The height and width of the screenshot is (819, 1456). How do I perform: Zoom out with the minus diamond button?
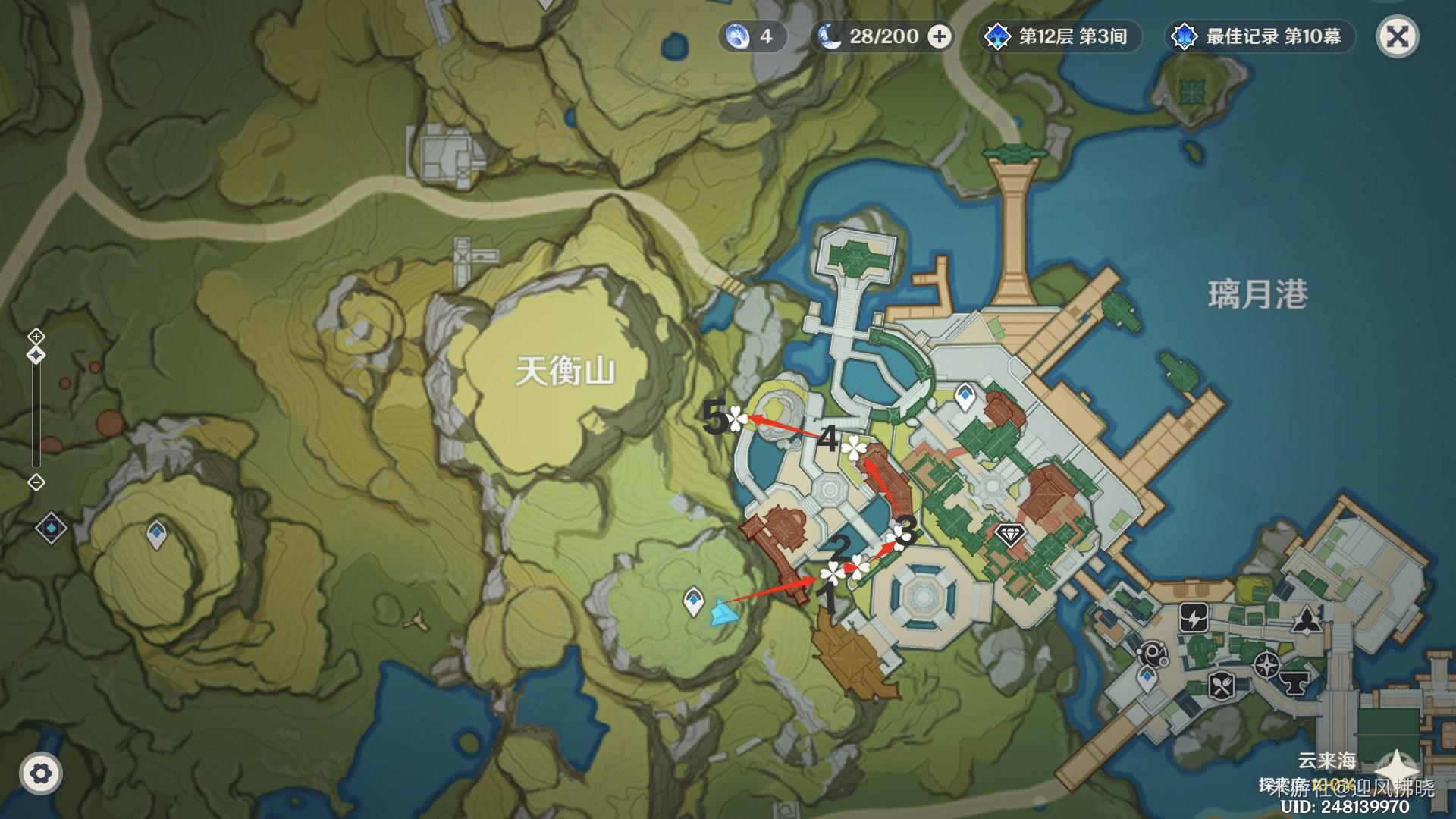pos(36,482)
